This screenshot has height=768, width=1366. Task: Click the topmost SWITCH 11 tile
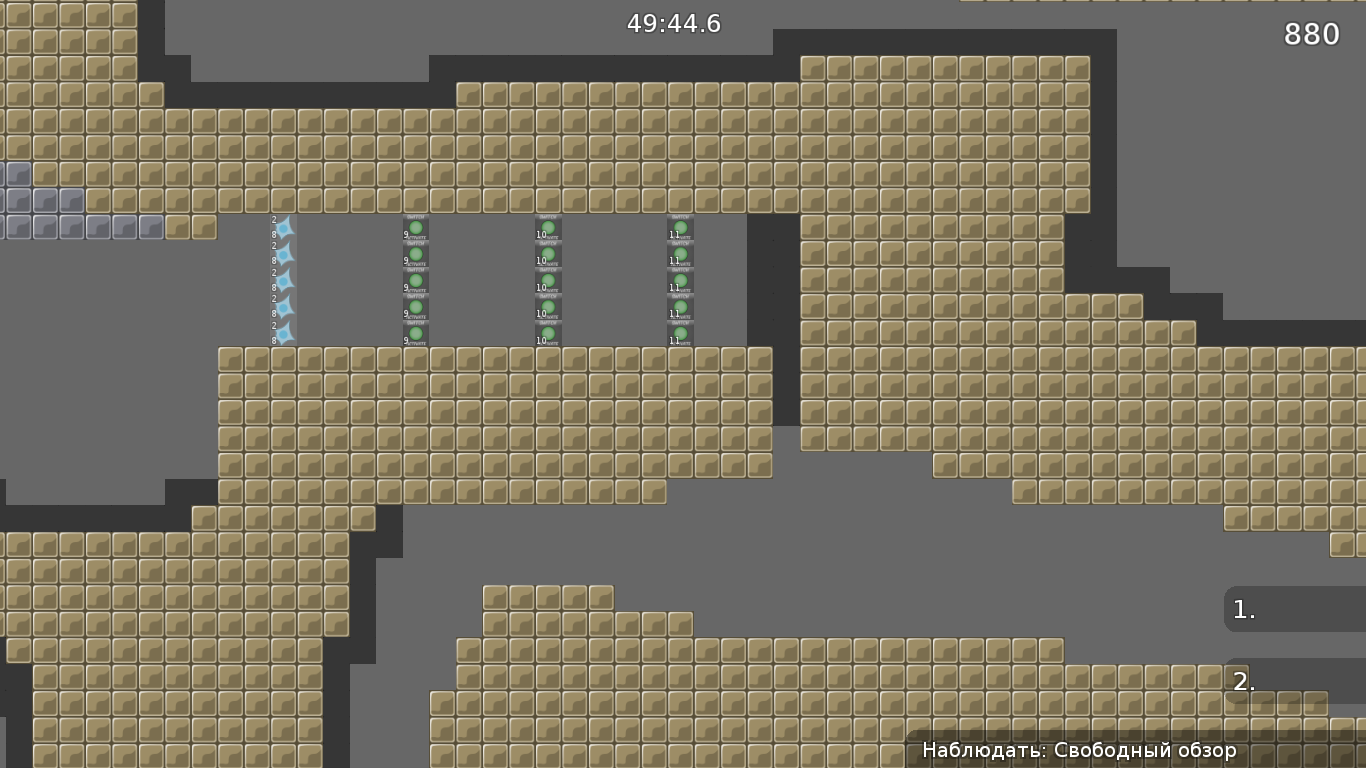click(x=679, y=228)
